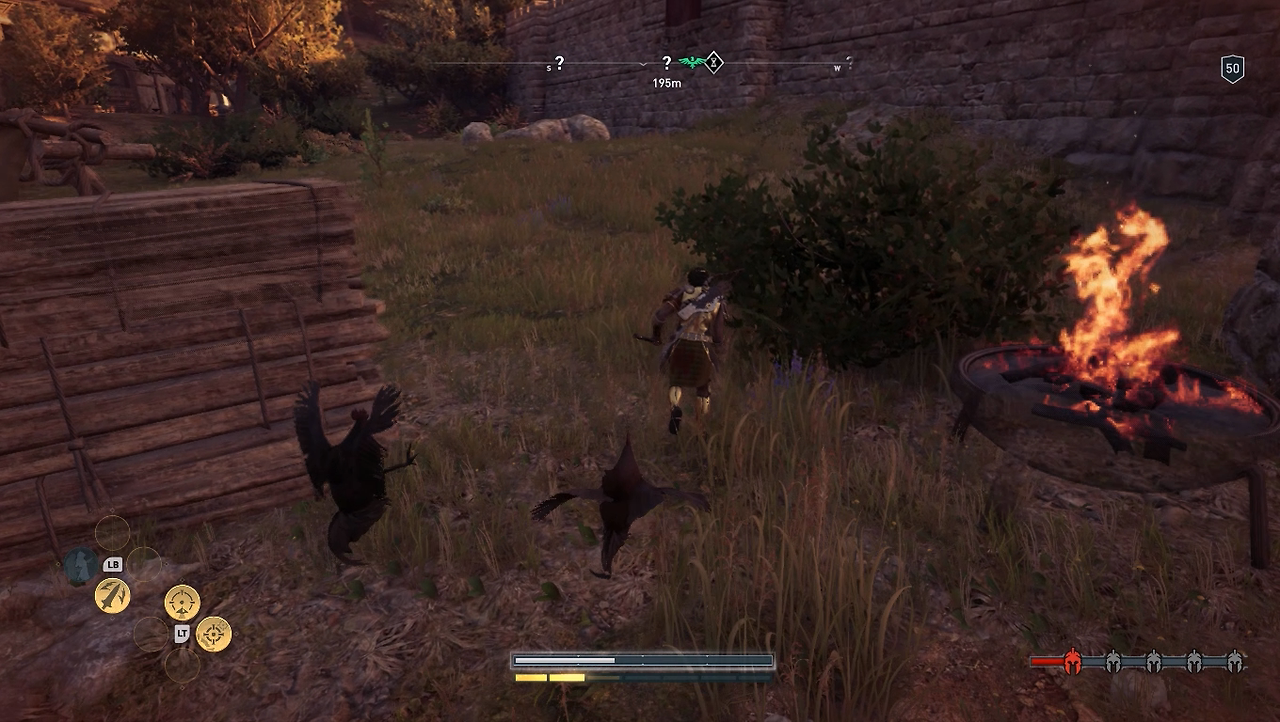The width and height of the screenshot is (1280, 722).
Task: Activate the golden spear strike ability
Action: pos(112,596)
